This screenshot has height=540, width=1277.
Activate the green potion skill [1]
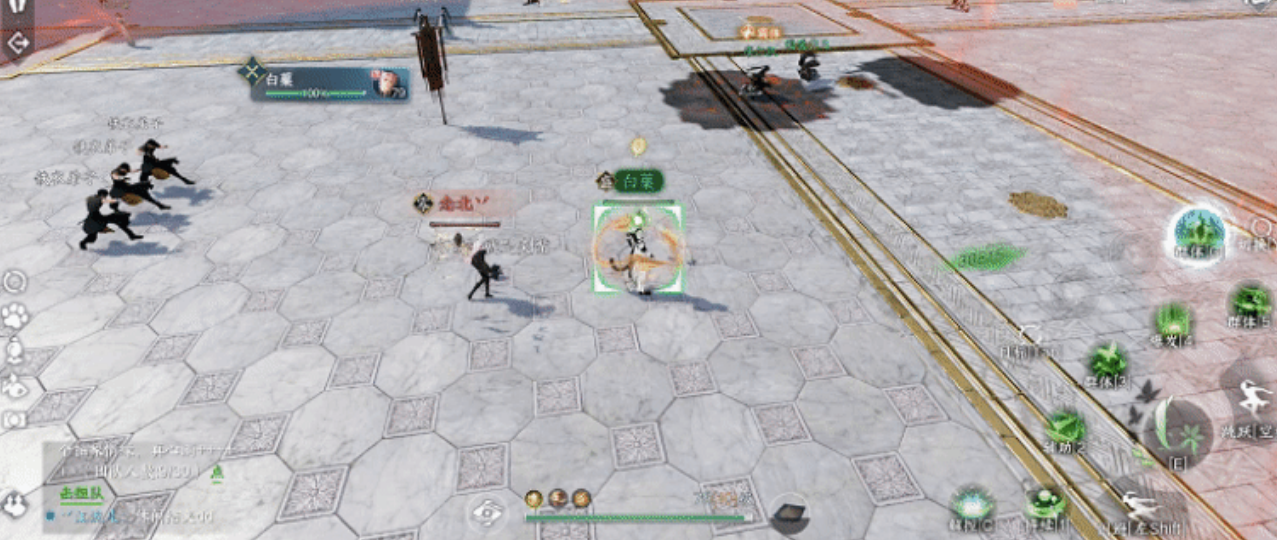[1045, 503]
